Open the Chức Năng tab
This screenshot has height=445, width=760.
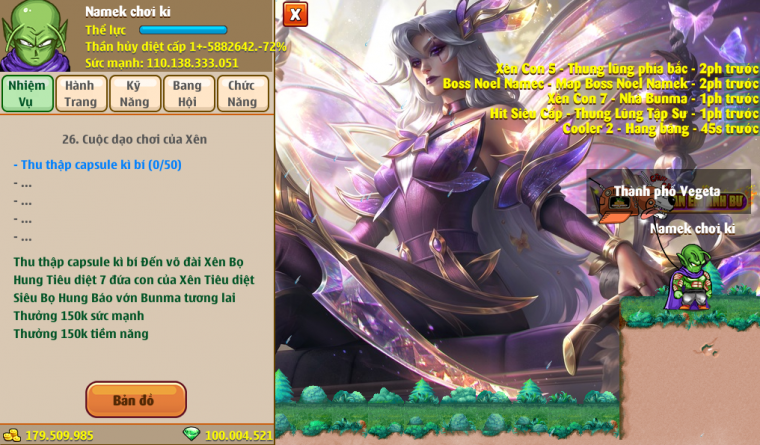coord(242,93)
